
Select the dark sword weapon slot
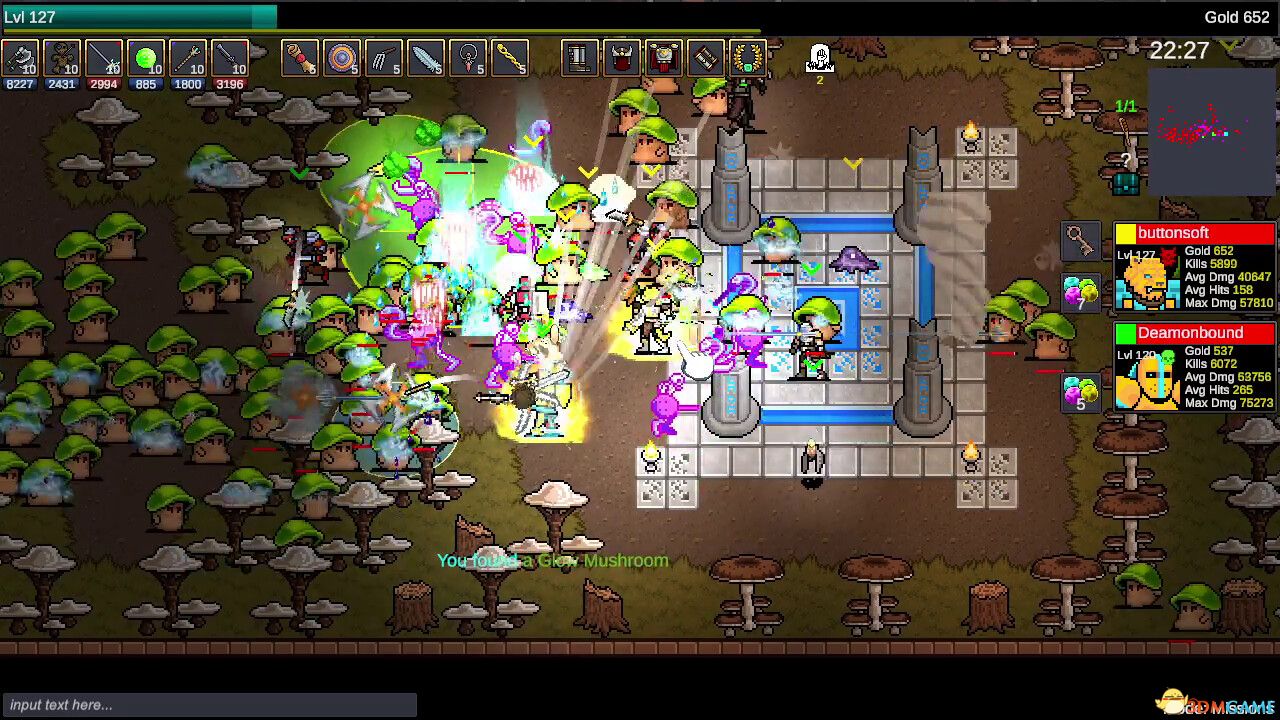[x=230, y=58]
